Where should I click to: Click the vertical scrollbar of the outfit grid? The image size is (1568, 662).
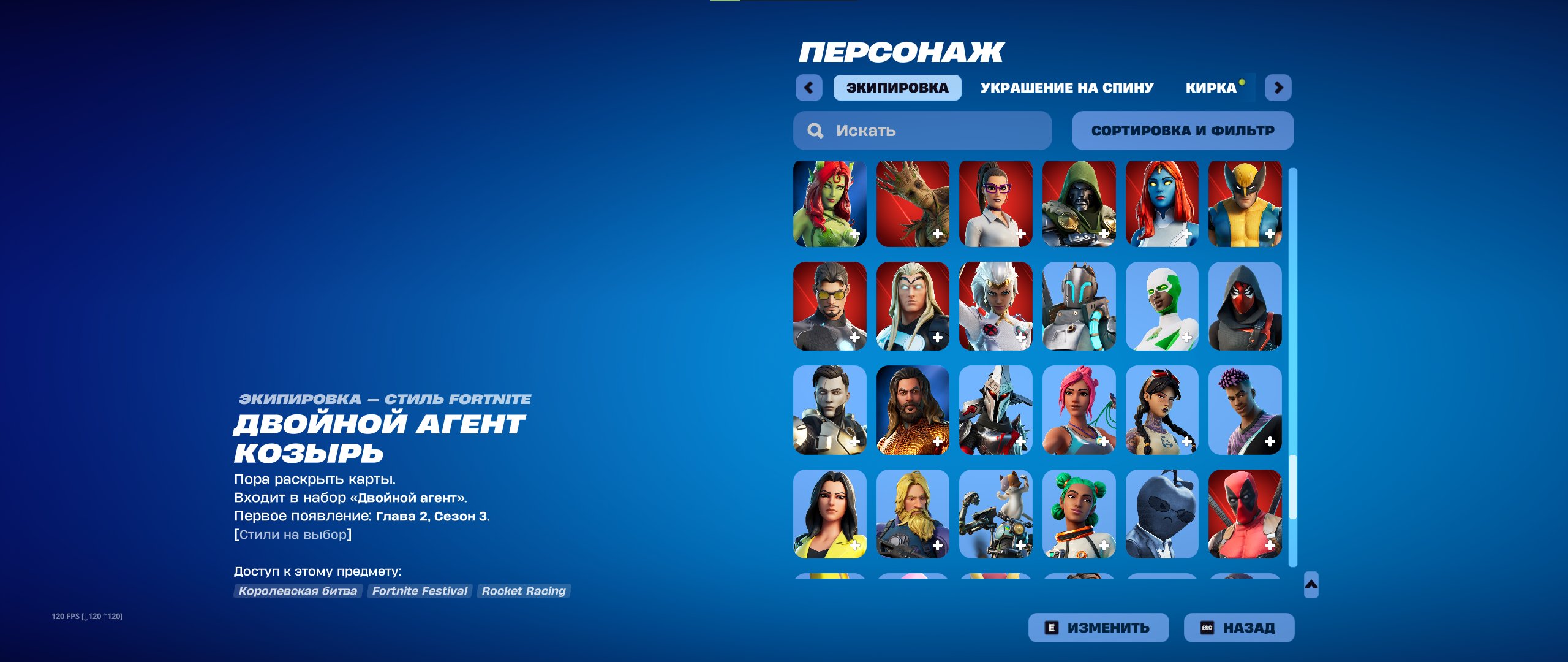click(x=1292, y=368)
